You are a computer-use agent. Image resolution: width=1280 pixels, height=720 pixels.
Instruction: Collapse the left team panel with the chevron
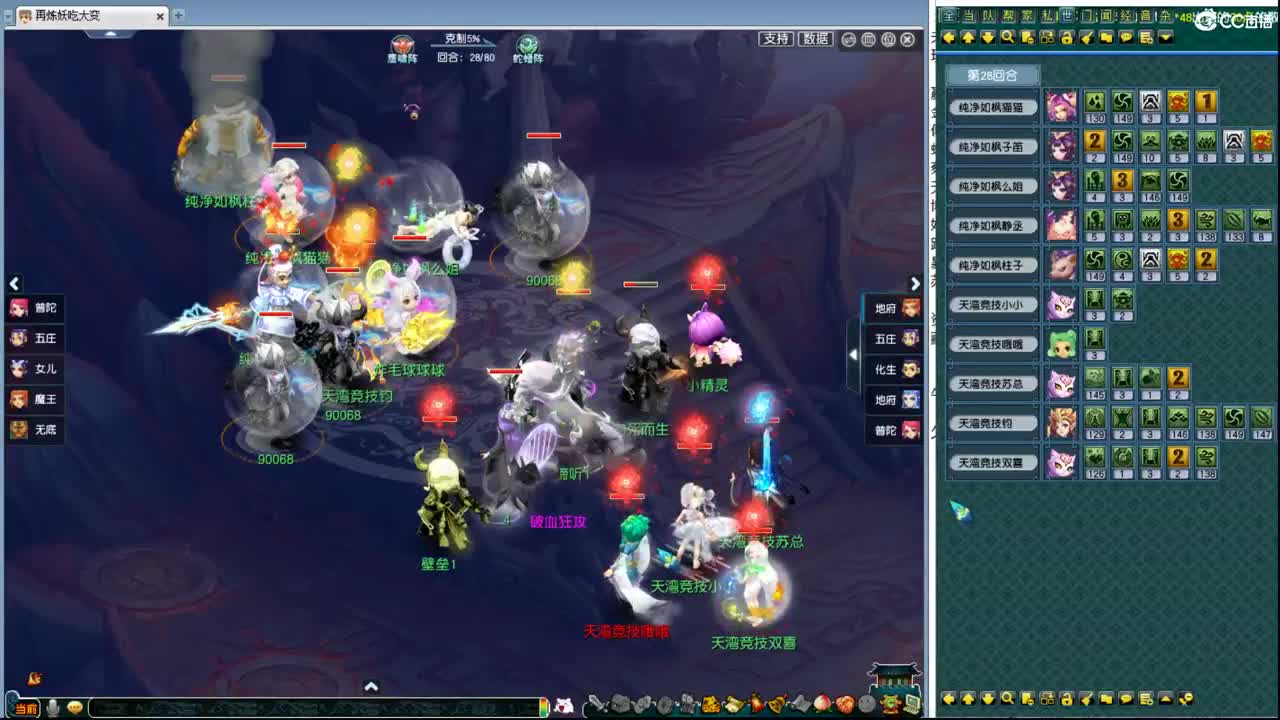14,284
